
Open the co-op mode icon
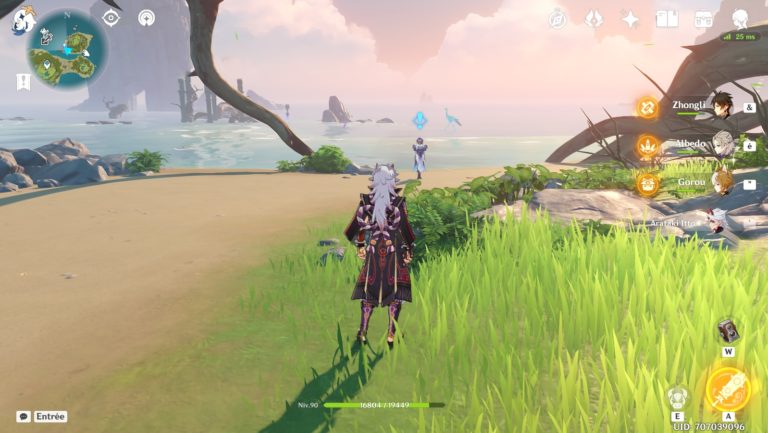(x=147, y=18)
